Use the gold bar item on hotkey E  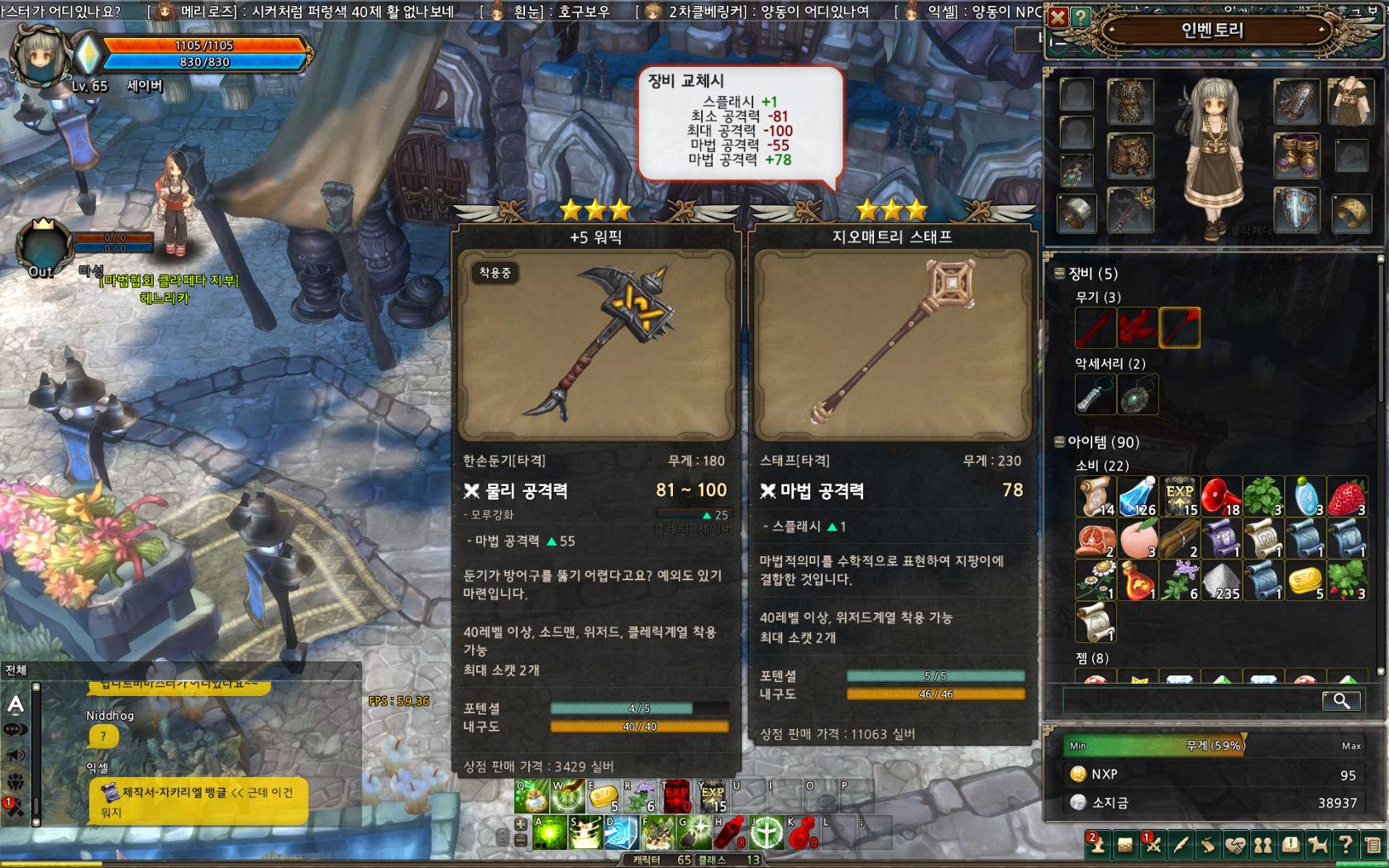click(x=603, y=796)
